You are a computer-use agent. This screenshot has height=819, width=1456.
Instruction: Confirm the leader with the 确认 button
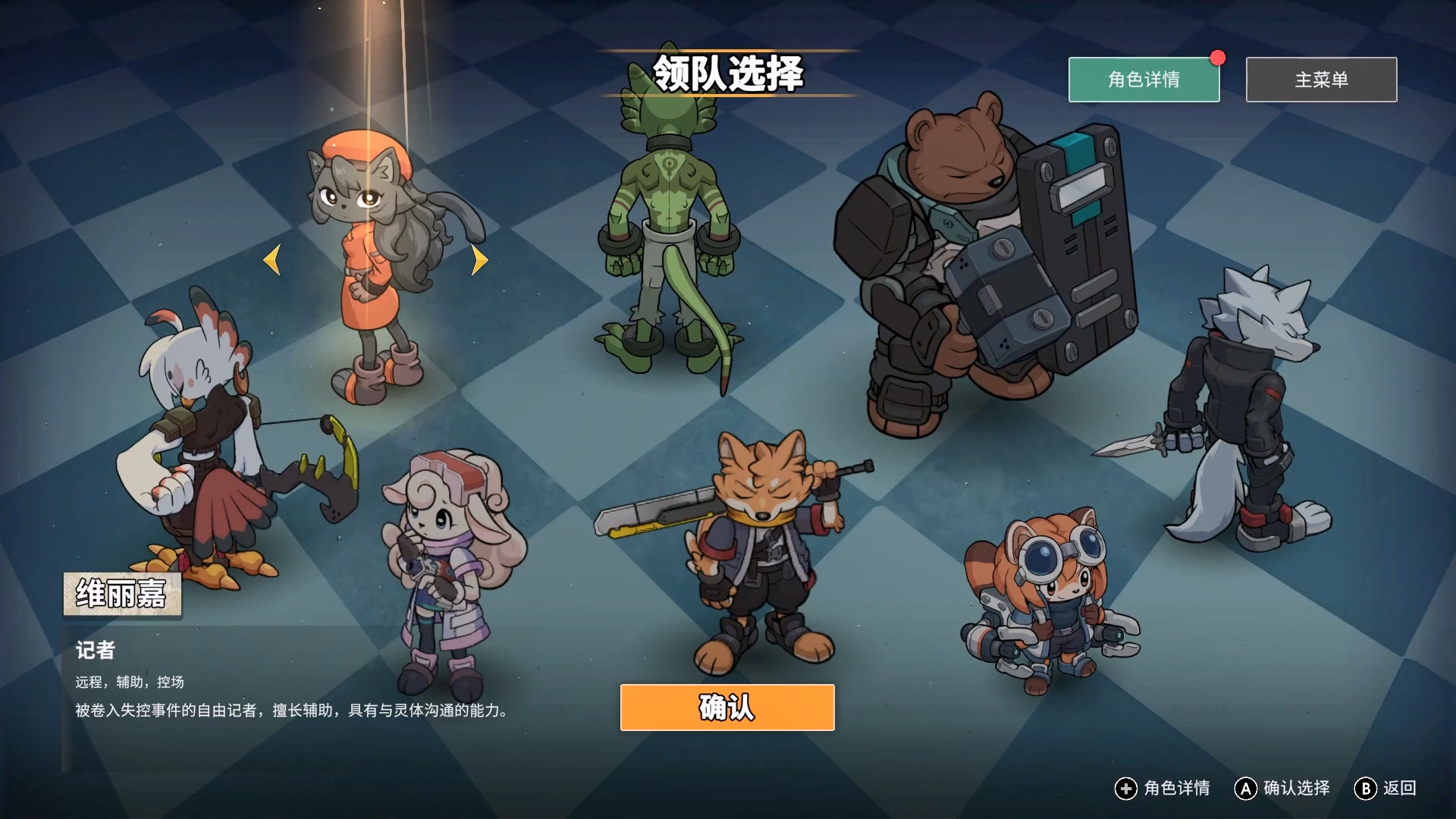click(x=727, y=708)
